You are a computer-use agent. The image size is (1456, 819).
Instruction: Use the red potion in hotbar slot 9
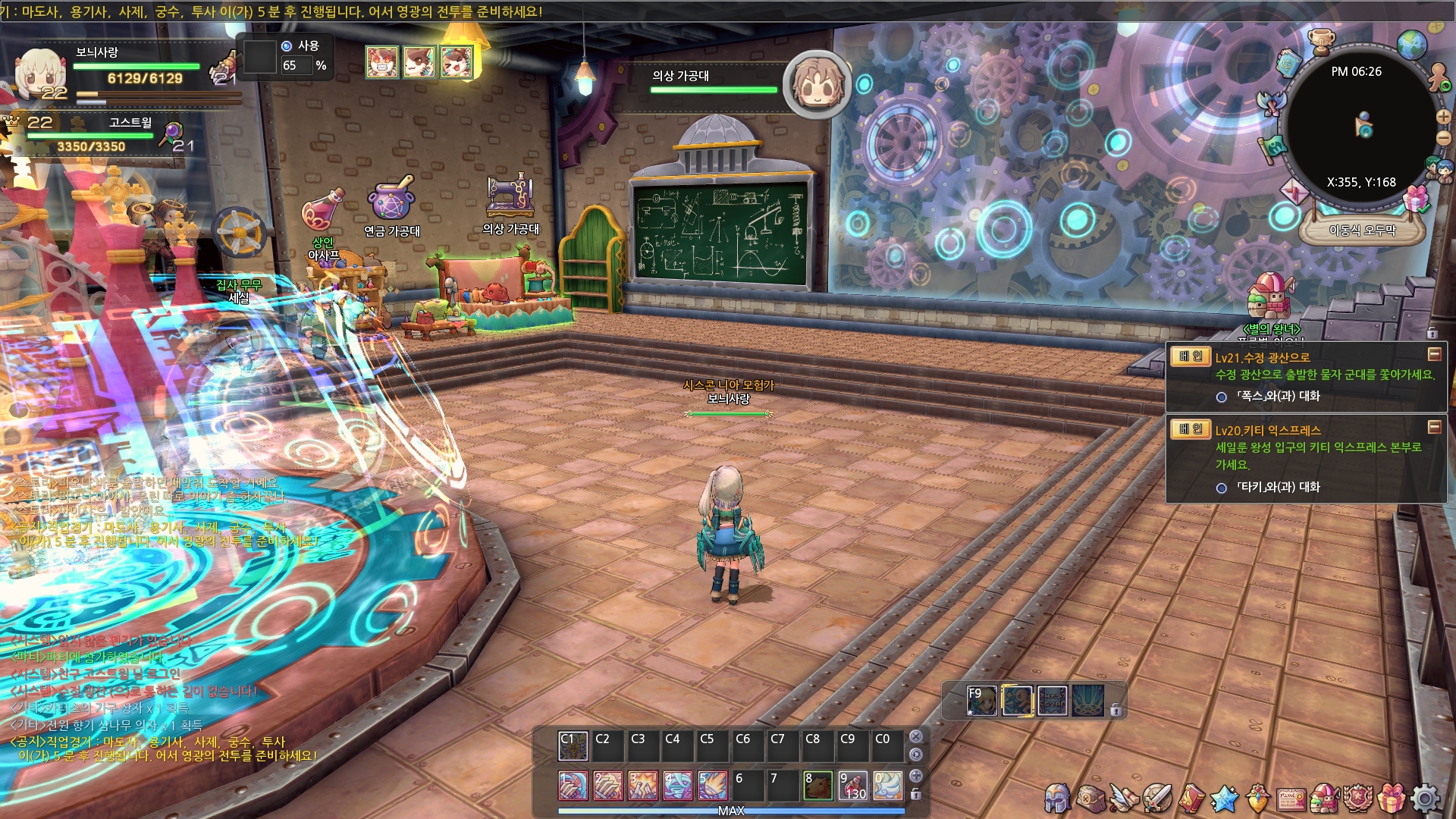(x=852, y=786)
